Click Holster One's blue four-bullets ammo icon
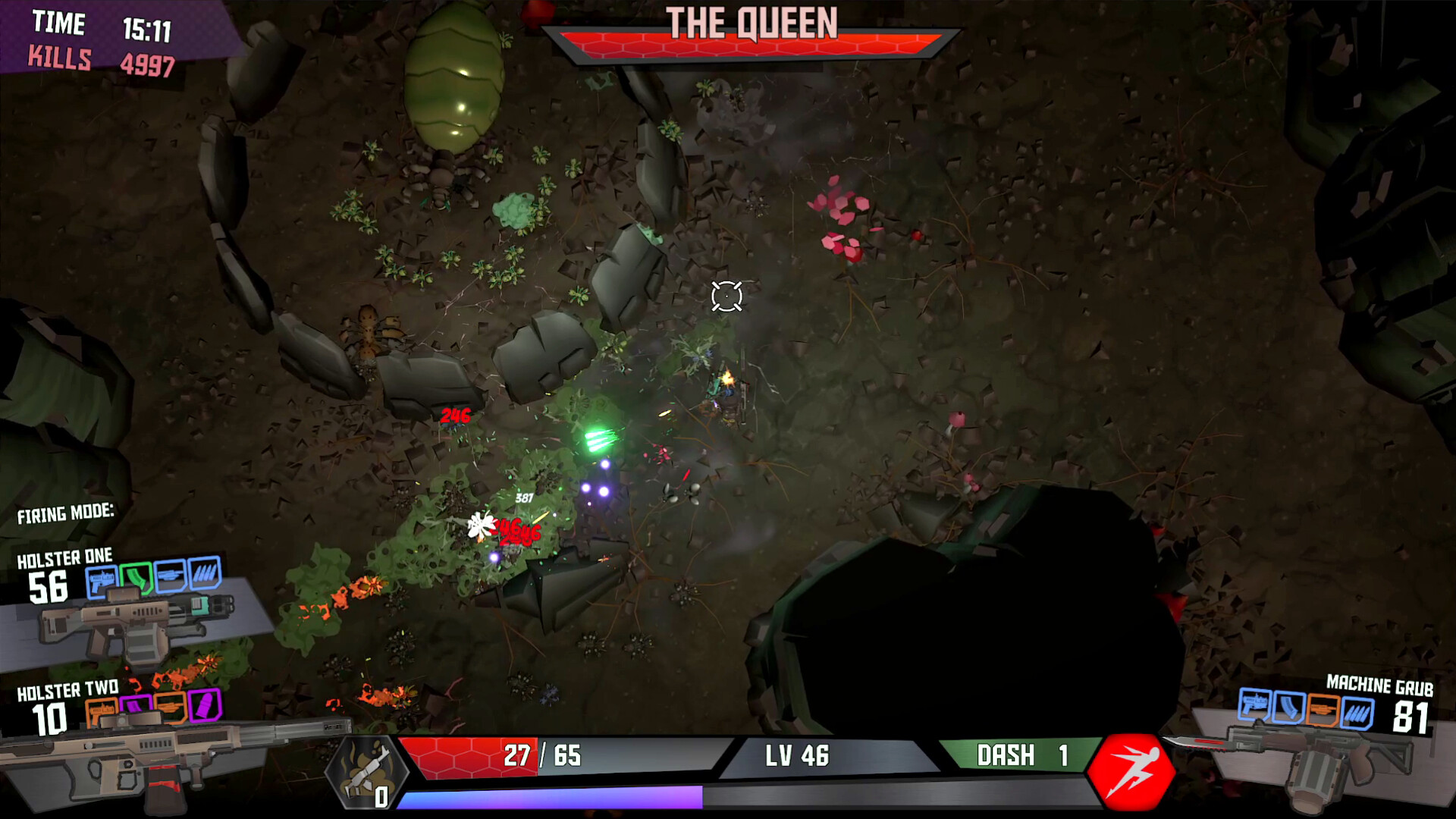Screen dimensions: 1456x819 coord(204,573)
